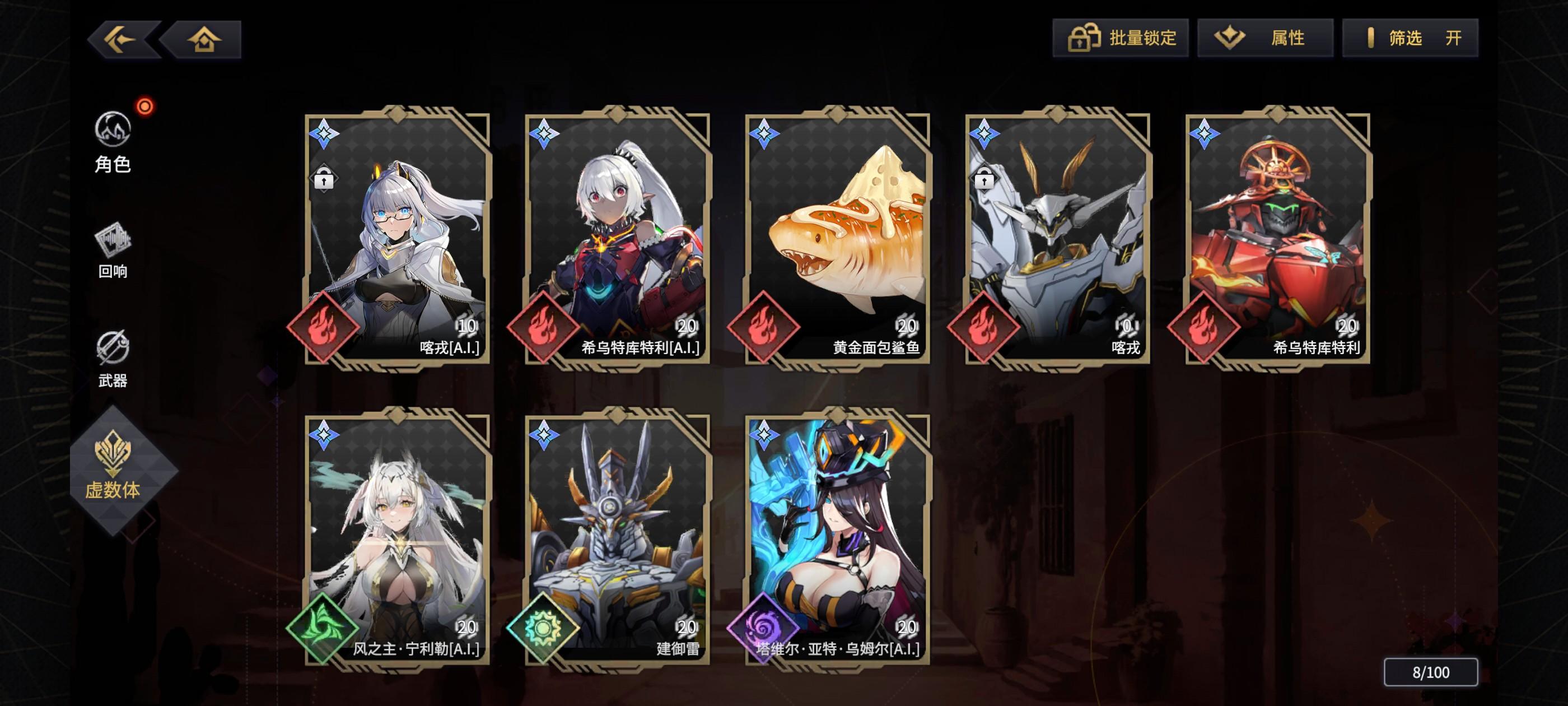This screenshot has height=706, width=1568.
Task: Toggle the 筛选 filter switch off
Action: [1410, 37]
